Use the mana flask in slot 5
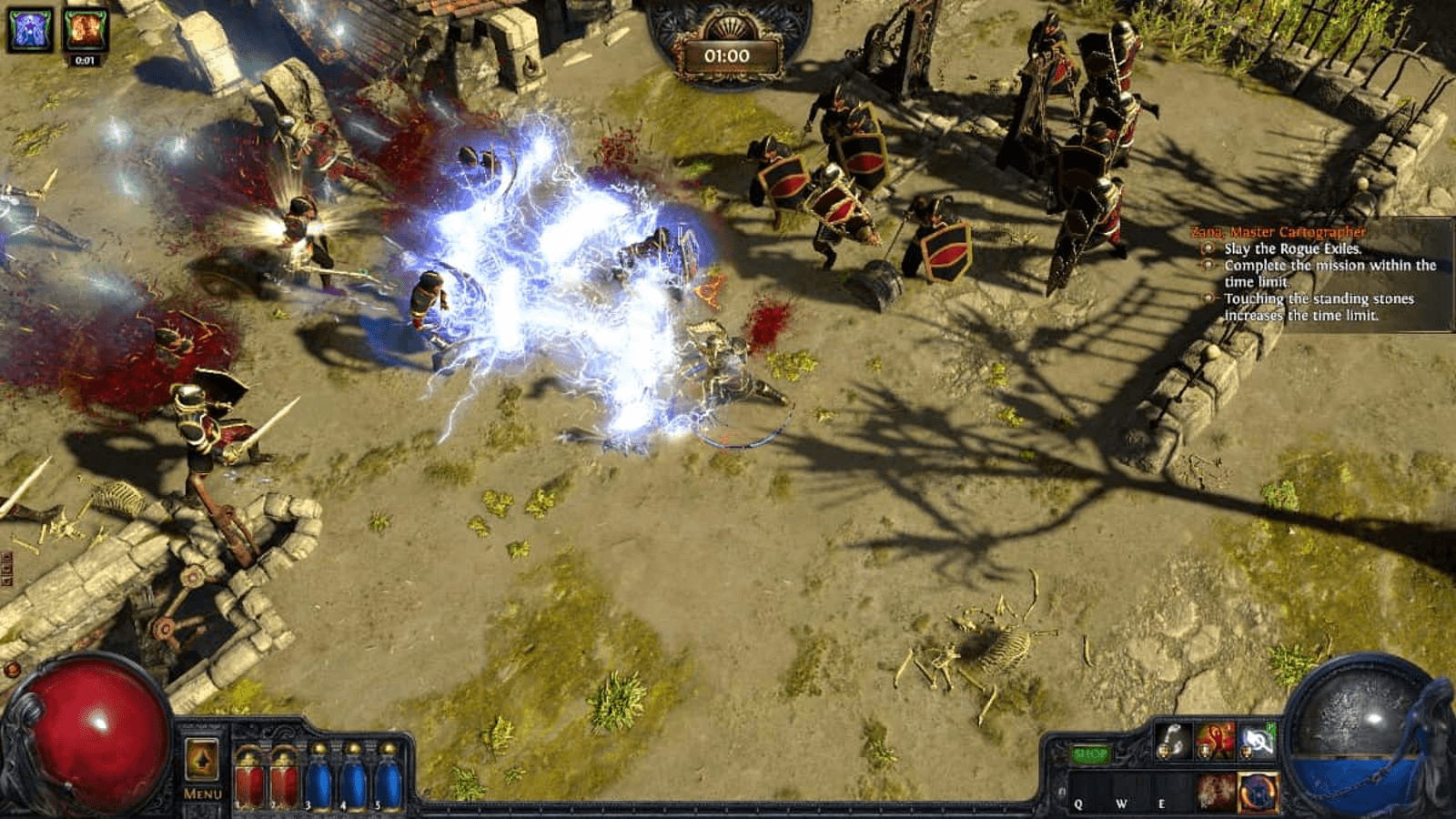Image resolution: width=1456 pixels, height=819 pixels. [389, 781]
